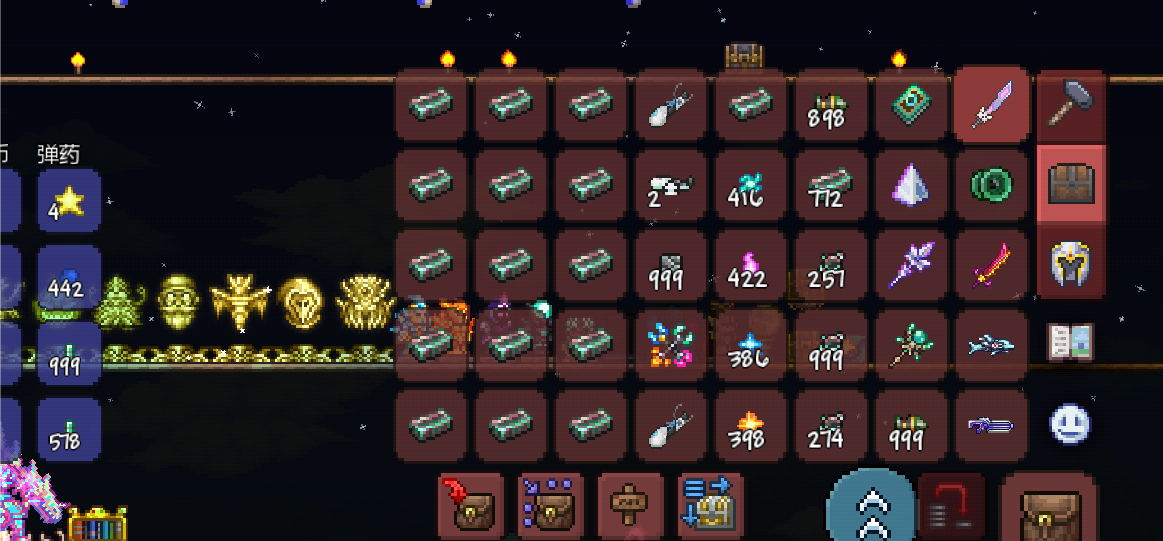The height and width of the screenshot is (541, 1163).
Task: Select the treasure chest tab
Action: pos(1070,184)
